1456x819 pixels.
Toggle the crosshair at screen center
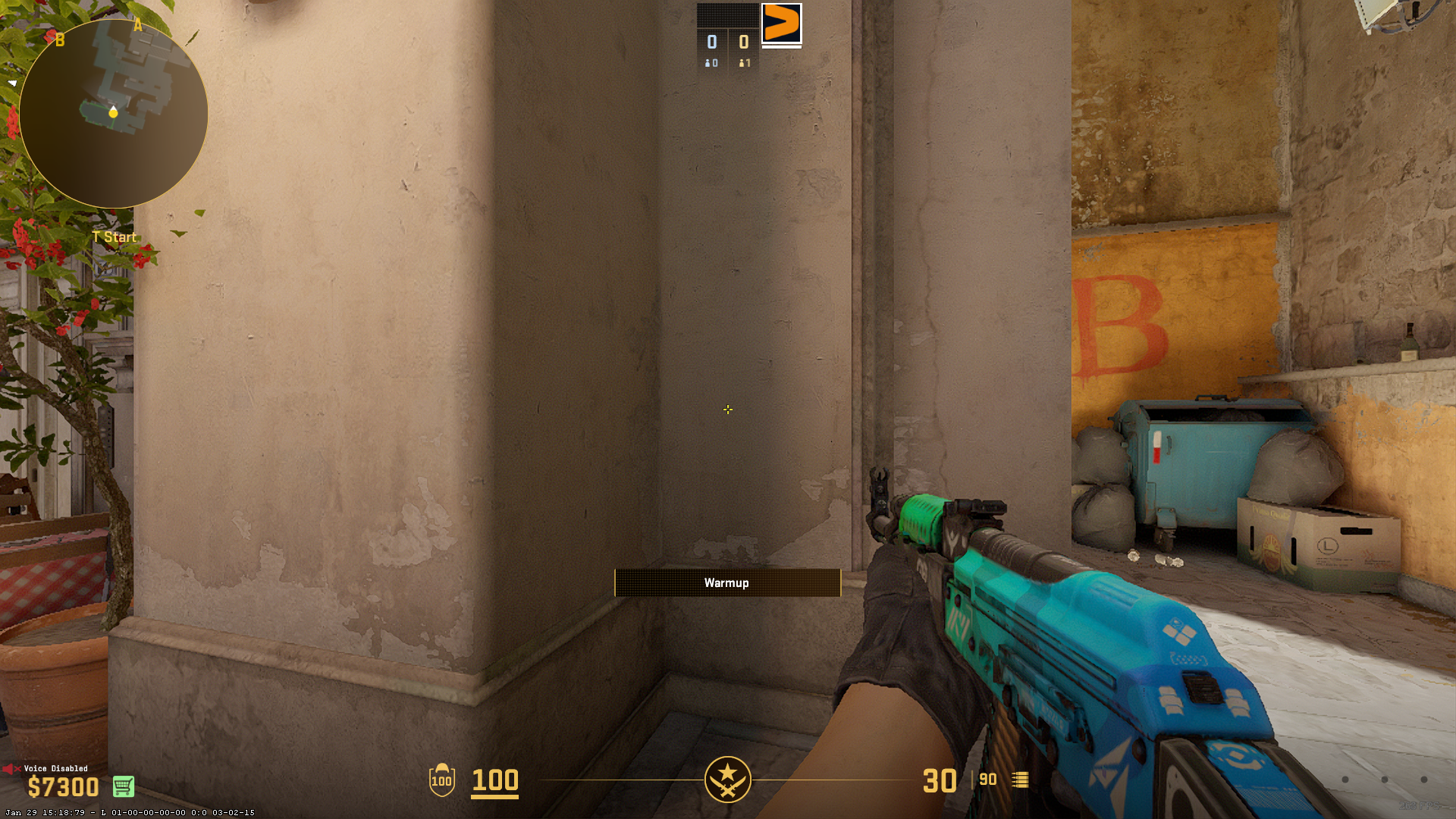click(728, 409)
